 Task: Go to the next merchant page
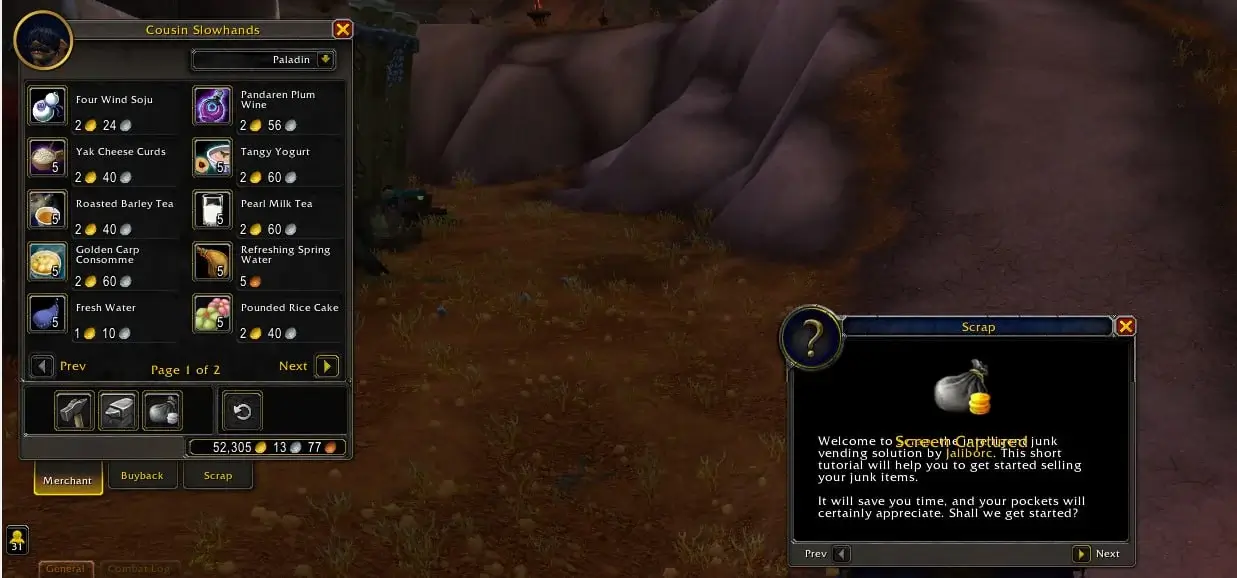click(x=327, y=367)
